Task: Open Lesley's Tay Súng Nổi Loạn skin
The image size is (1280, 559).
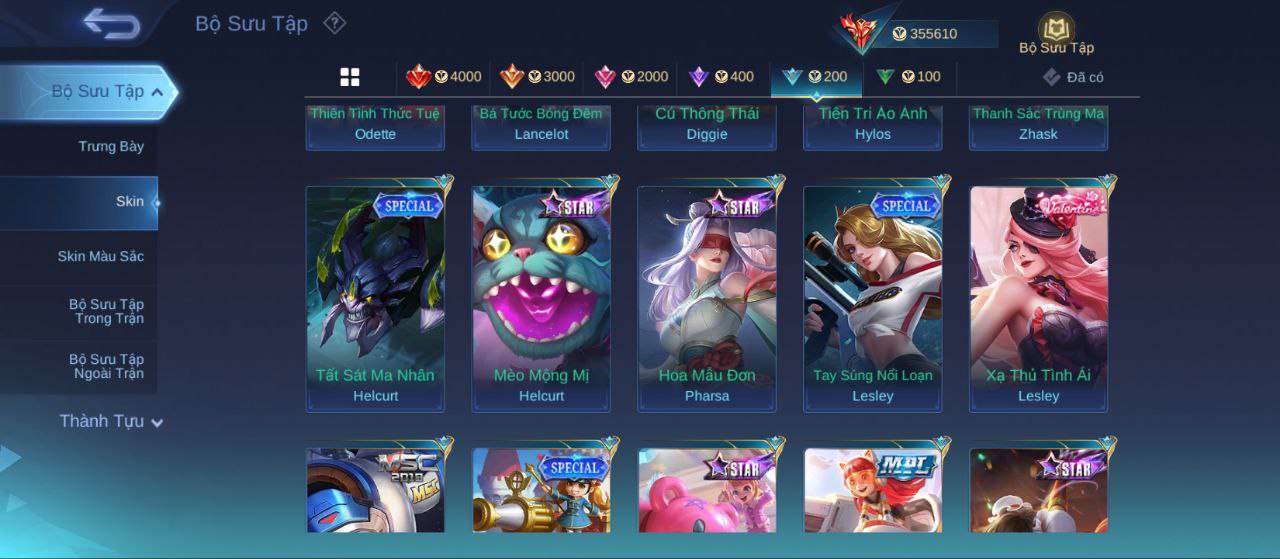Action: pyautogui.click(x=873, y=298)
